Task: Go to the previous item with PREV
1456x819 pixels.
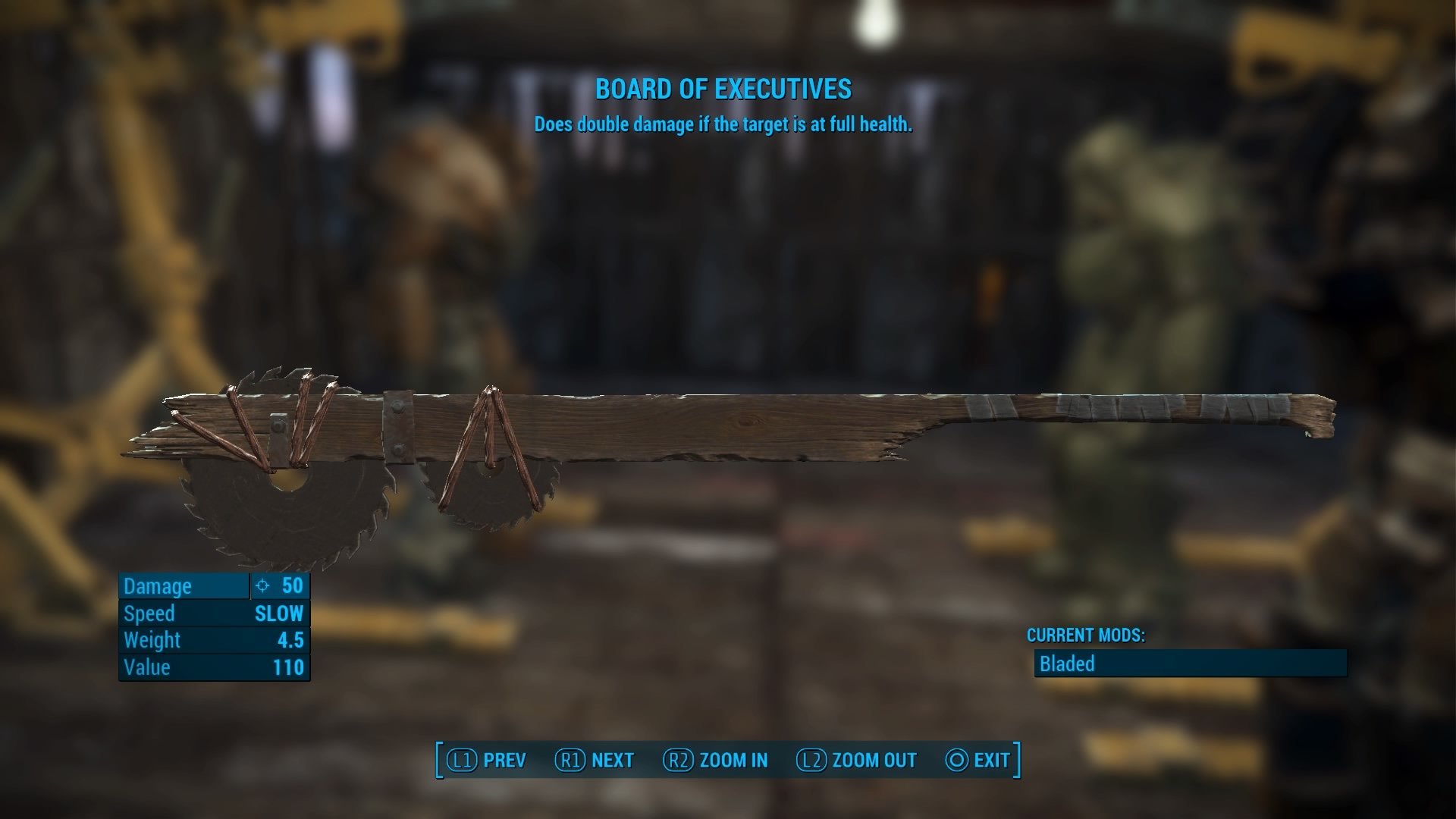Action: coord(486,760)
